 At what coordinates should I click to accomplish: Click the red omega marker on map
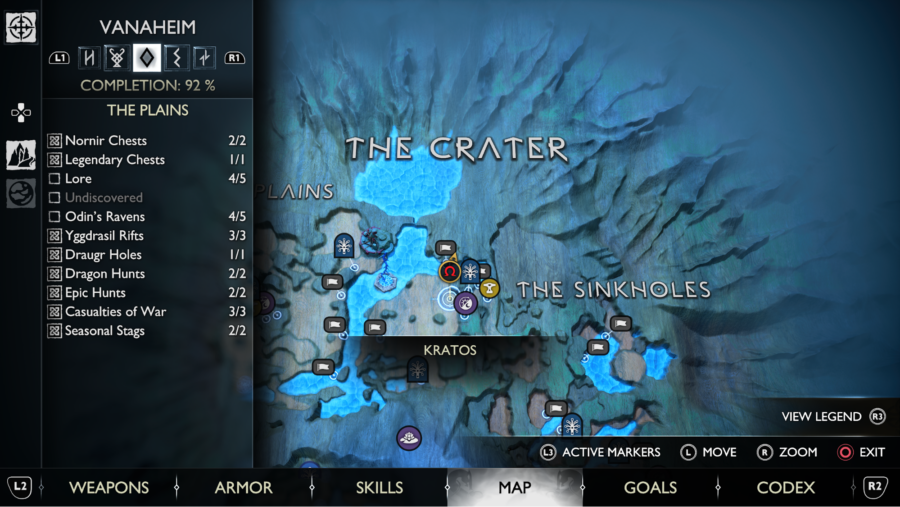(450, 271)
